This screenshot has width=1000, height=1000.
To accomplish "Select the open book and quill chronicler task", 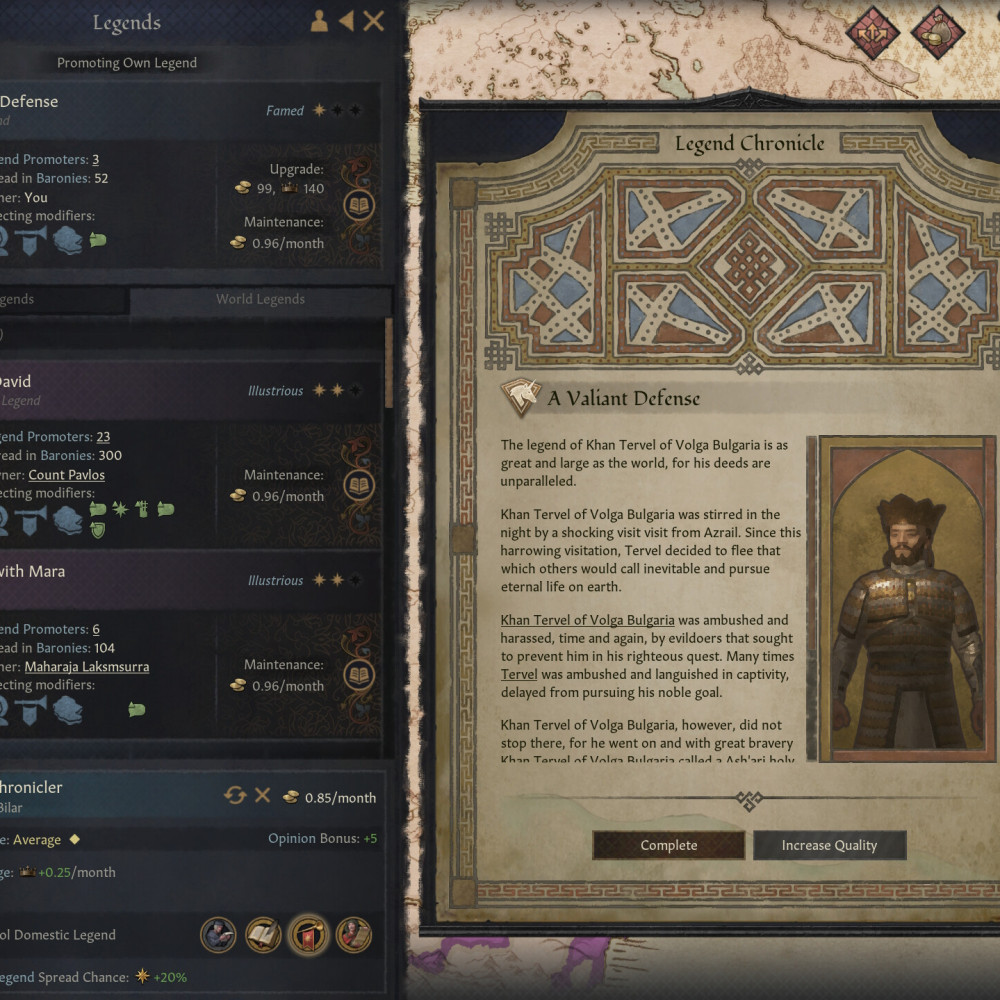I will click(x=263, y=935).
